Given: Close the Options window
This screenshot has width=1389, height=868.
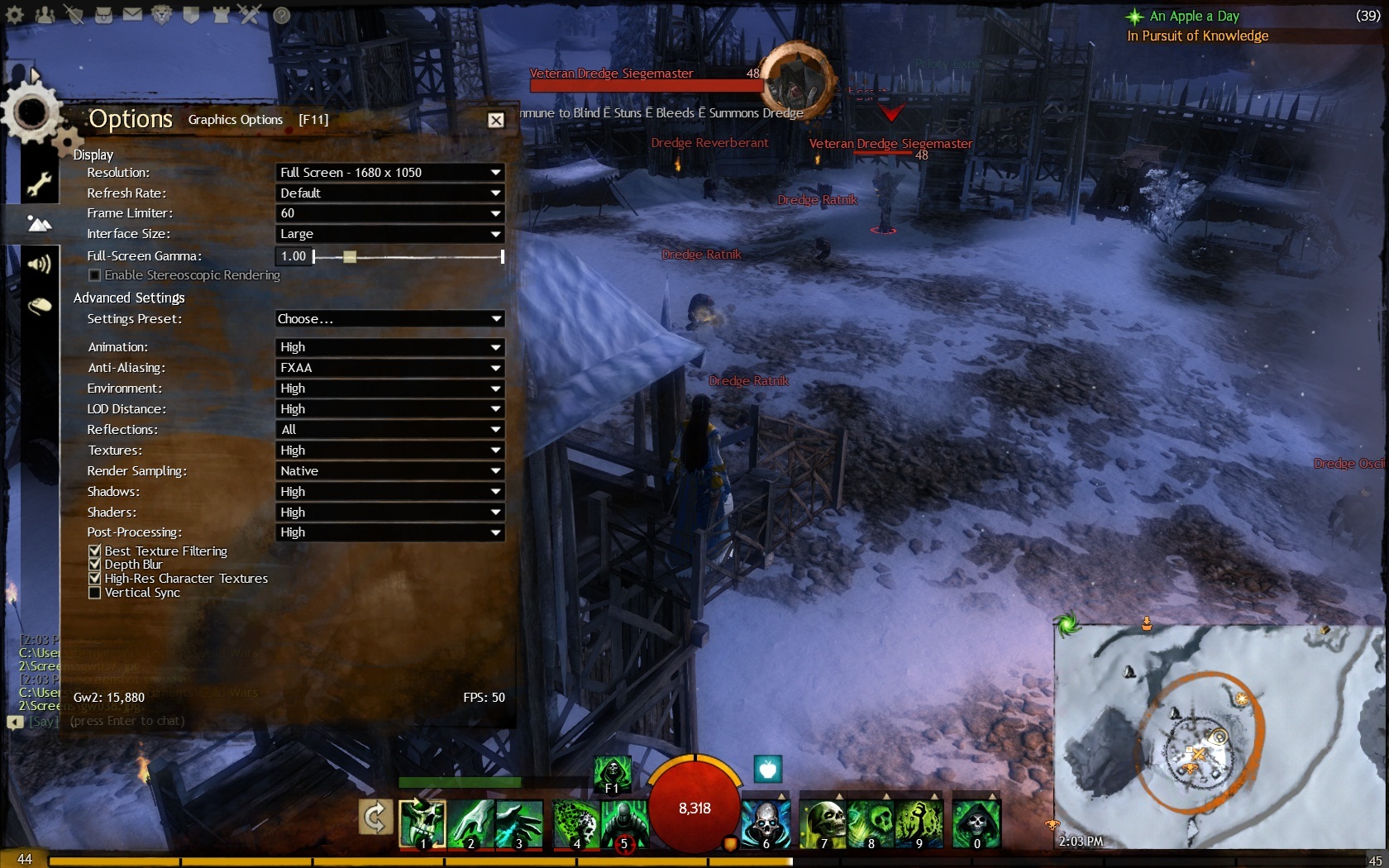Looking at the screenshot, I should [x=496, y=121].
